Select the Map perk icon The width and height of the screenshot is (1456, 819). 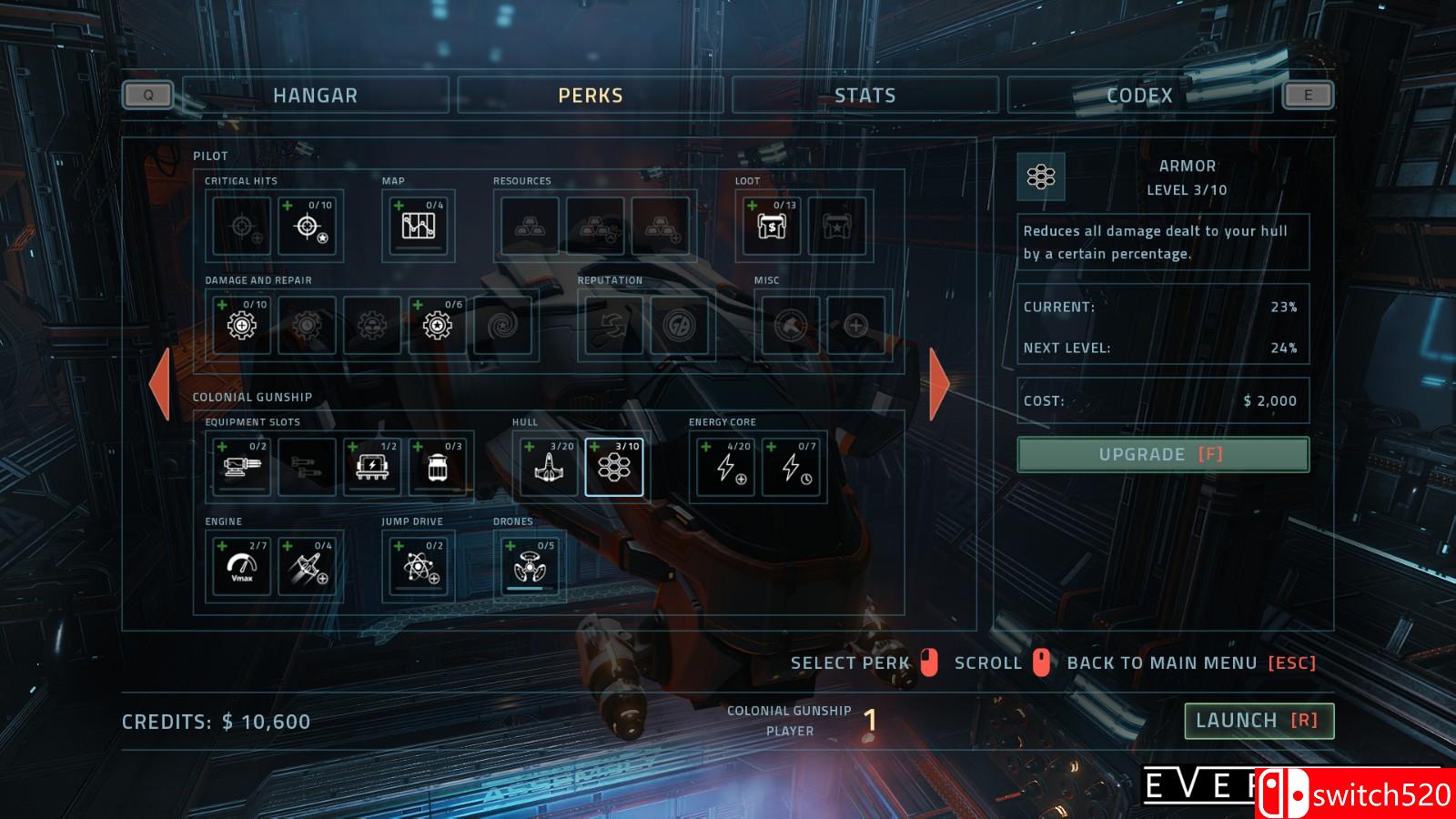pyautogui.click(x=418, y=226)
